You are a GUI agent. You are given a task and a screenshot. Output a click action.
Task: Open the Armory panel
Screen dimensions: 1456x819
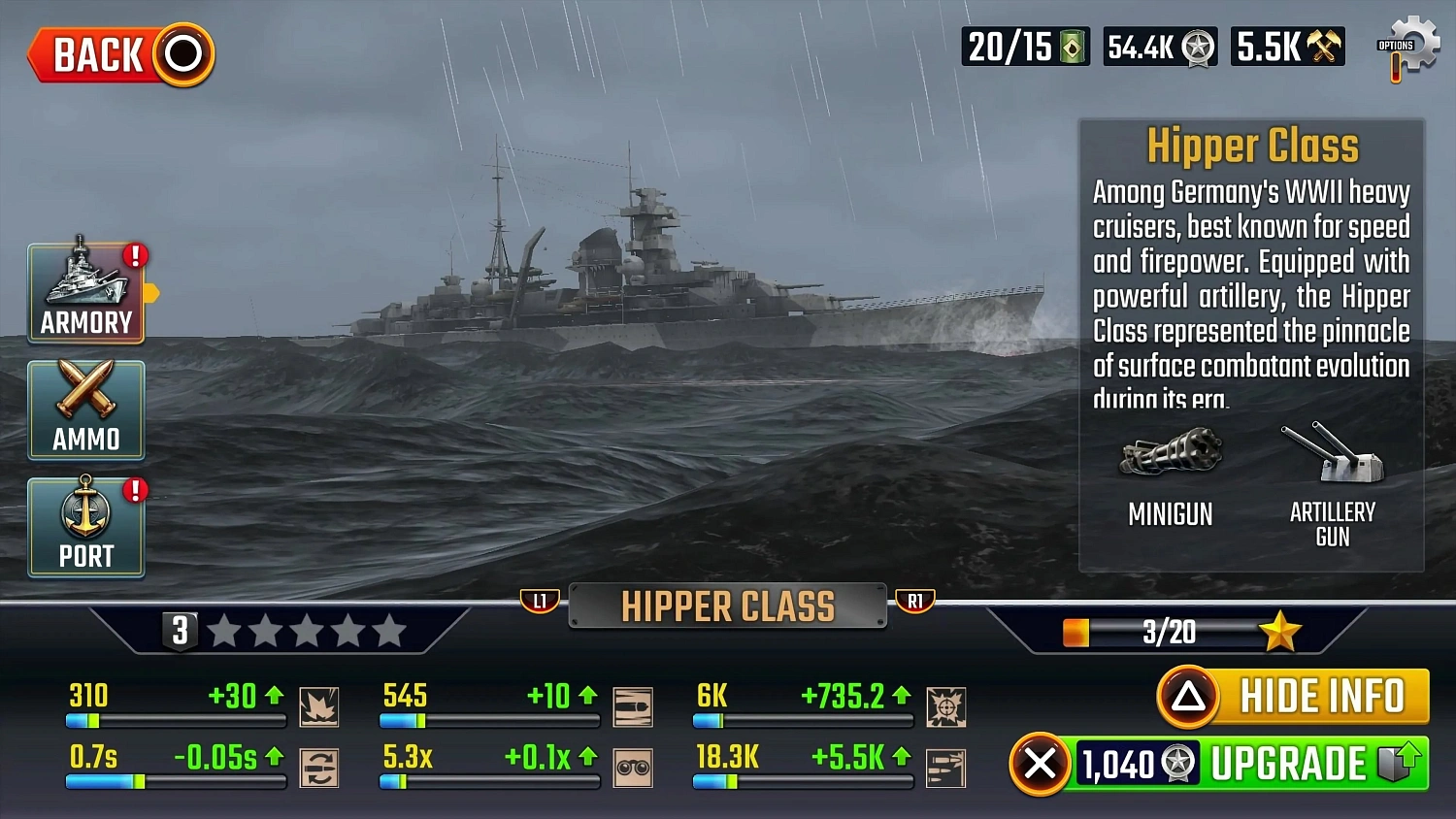click(85, 294)
